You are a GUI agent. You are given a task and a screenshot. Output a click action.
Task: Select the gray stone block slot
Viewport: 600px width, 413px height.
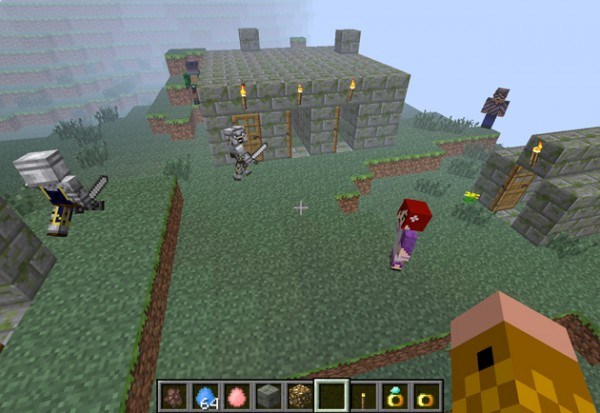click(x=269, y=396)
